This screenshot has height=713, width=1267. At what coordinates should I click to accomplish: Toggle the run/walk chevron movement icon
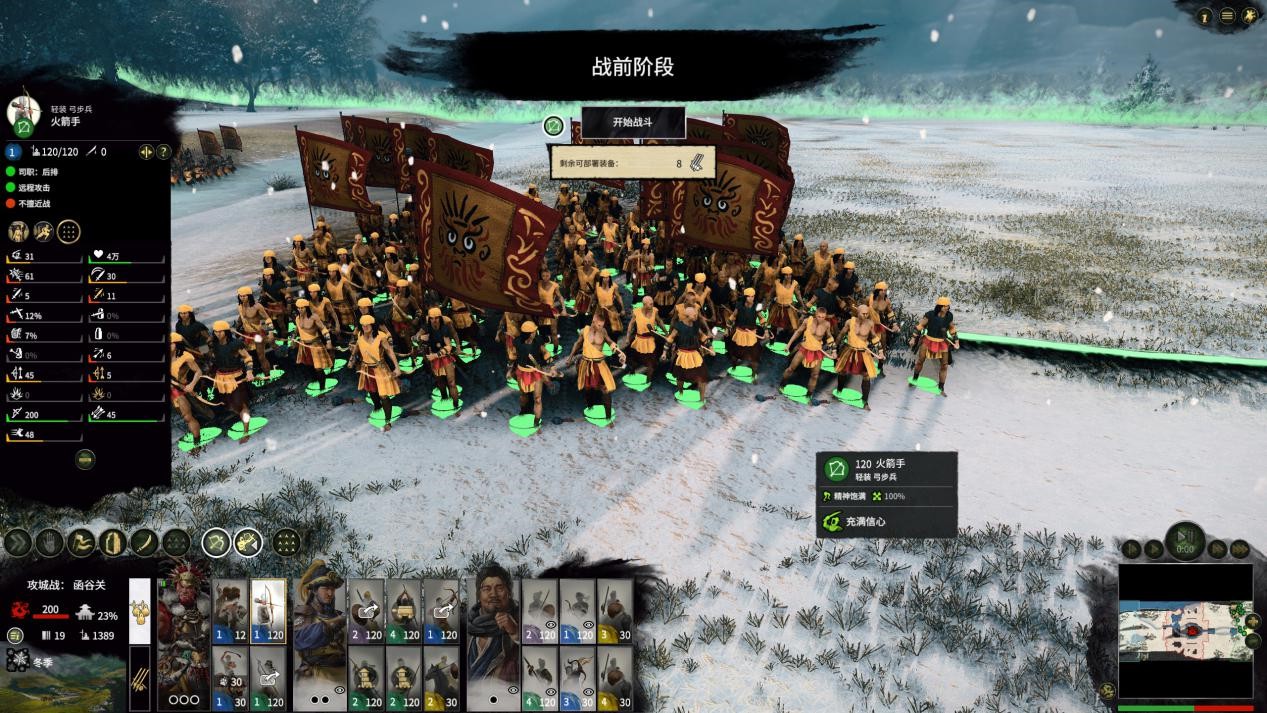click(x=18, y=542)
